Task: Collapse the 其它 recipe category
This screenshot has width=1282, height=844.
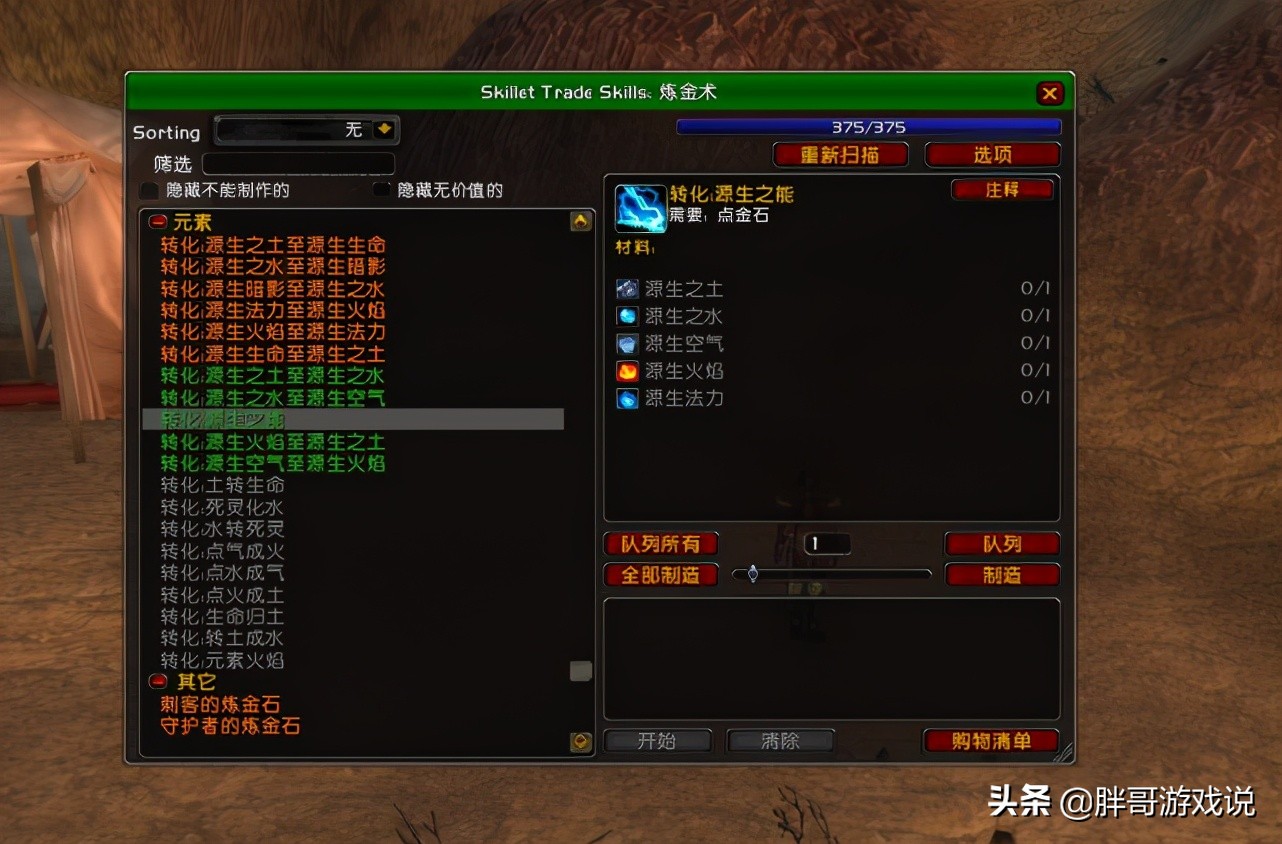Action: (157, 681)
